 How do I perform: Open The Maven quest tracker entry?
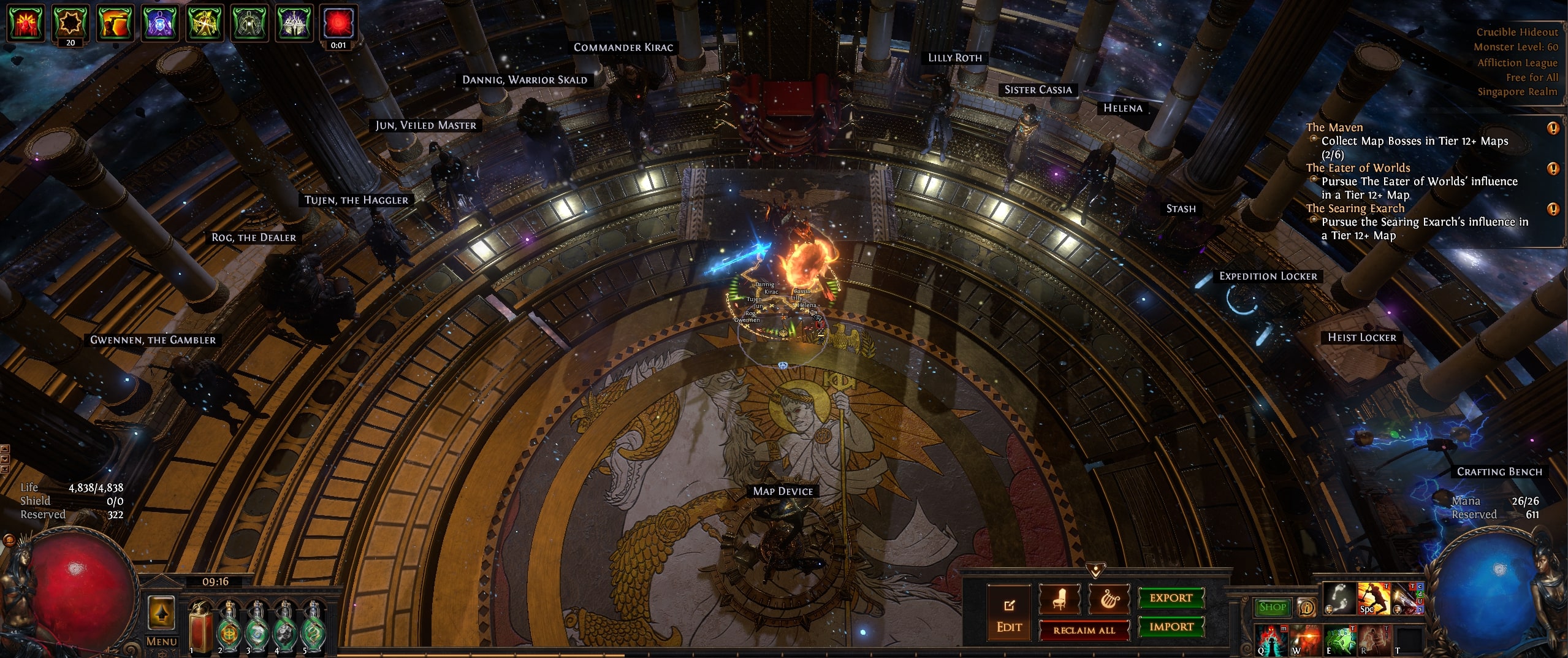coord(1334,128)
